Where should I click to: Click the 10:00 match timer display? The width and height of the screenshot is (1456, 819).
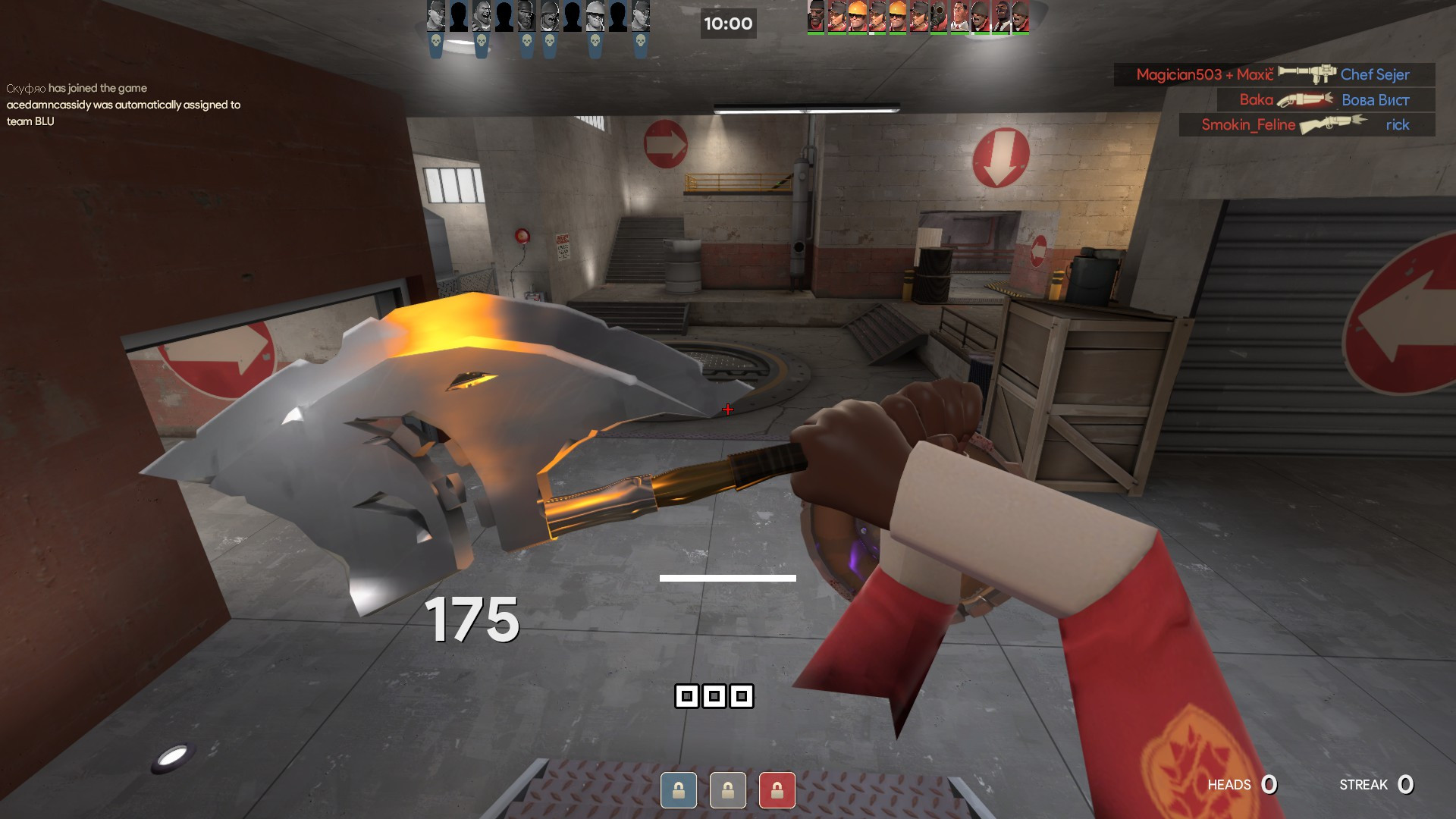click(728, 24)
